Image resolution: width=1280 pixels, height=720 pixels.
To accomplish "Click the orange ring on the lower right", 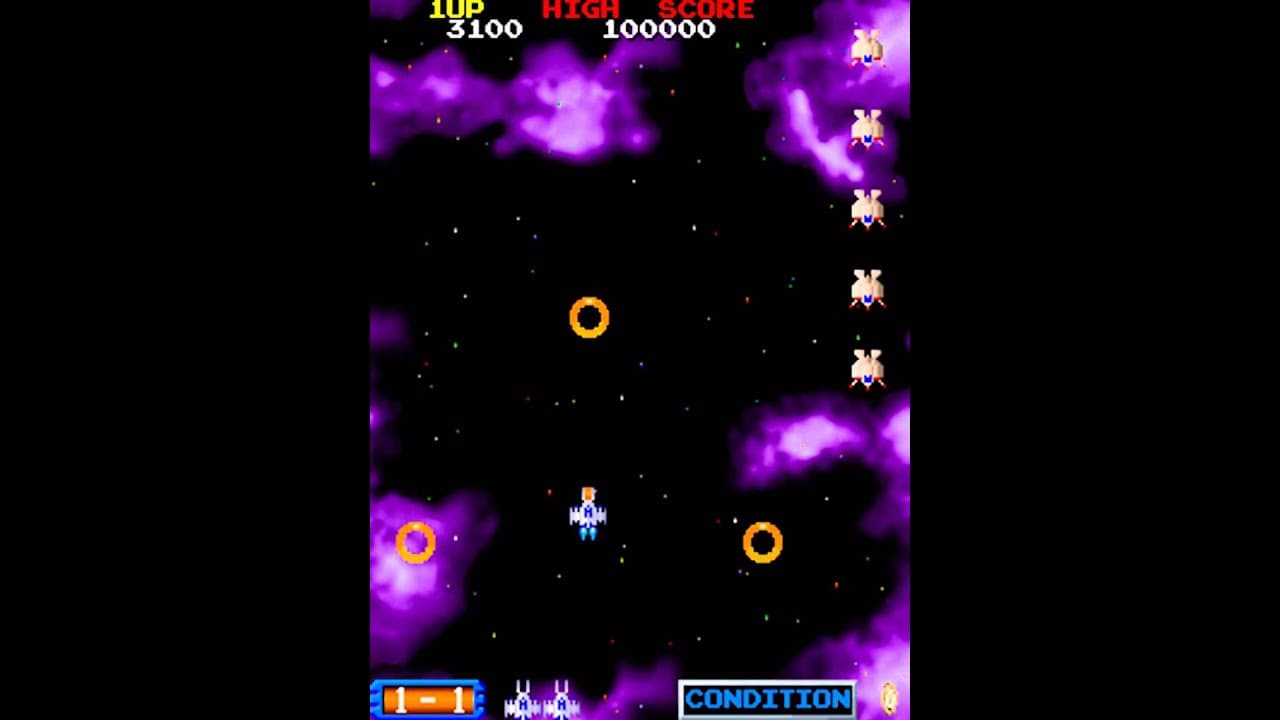I will pos(762,542).
